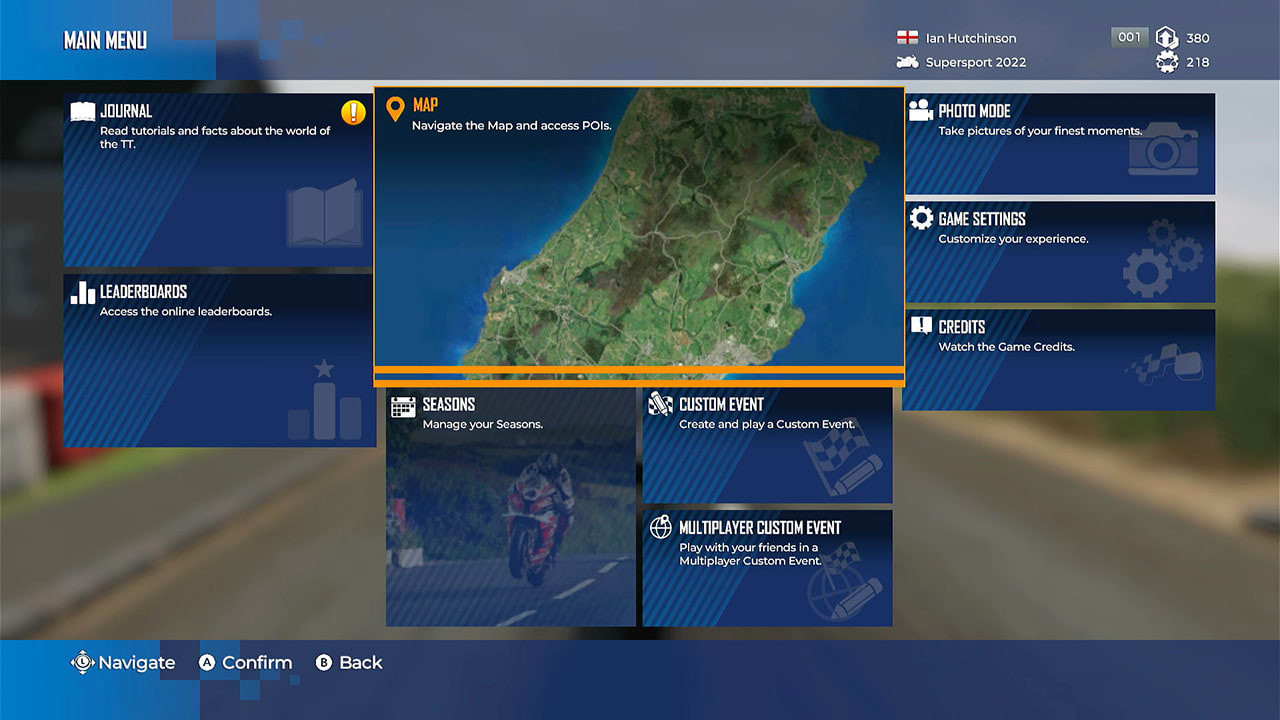The image size is (1280, 720).
Task: Click the map pin icon on the Map tile
Action: [398, 105]
